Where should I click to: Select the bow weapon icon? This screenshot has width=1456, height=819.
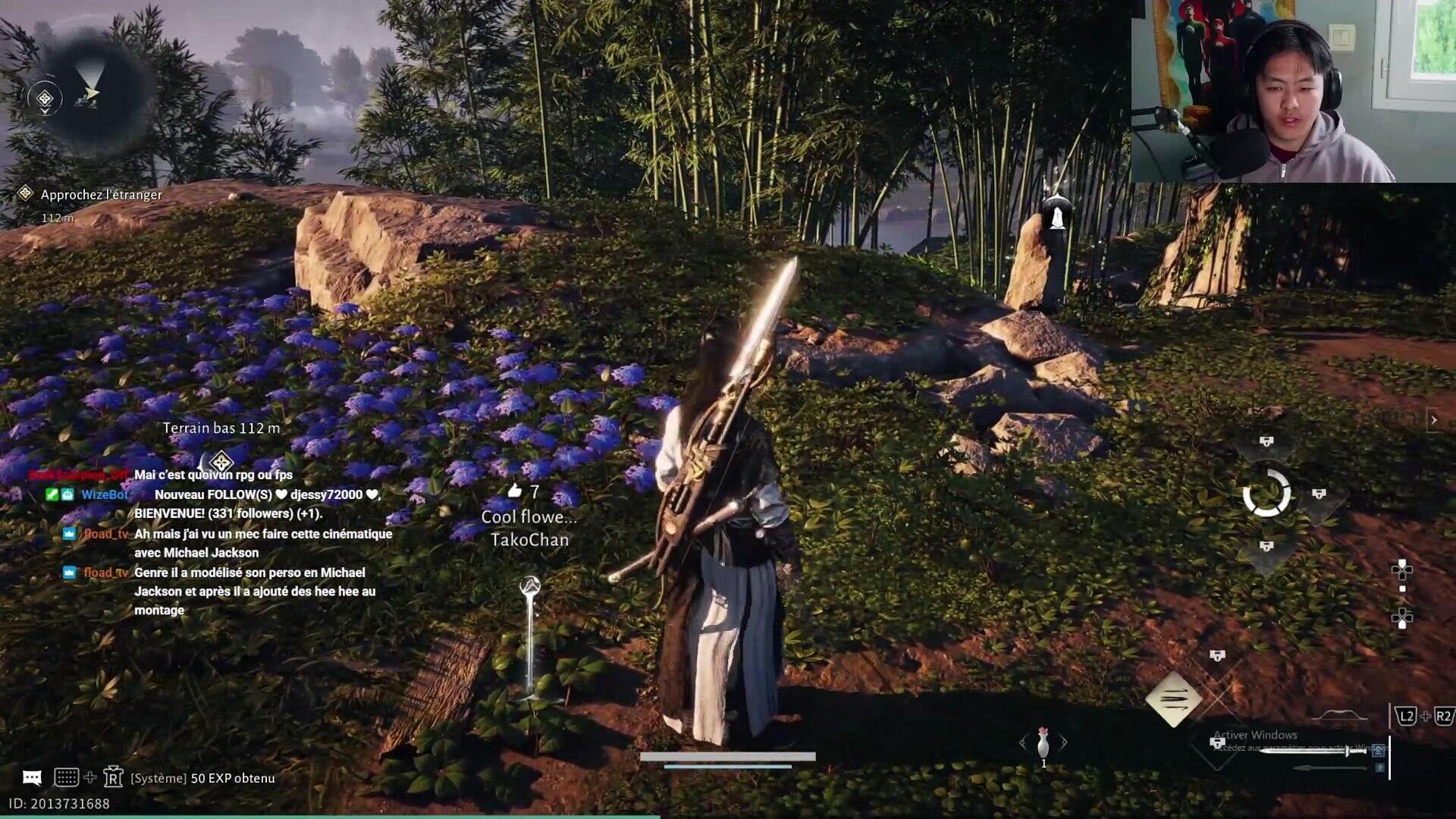coord(1339,715)
